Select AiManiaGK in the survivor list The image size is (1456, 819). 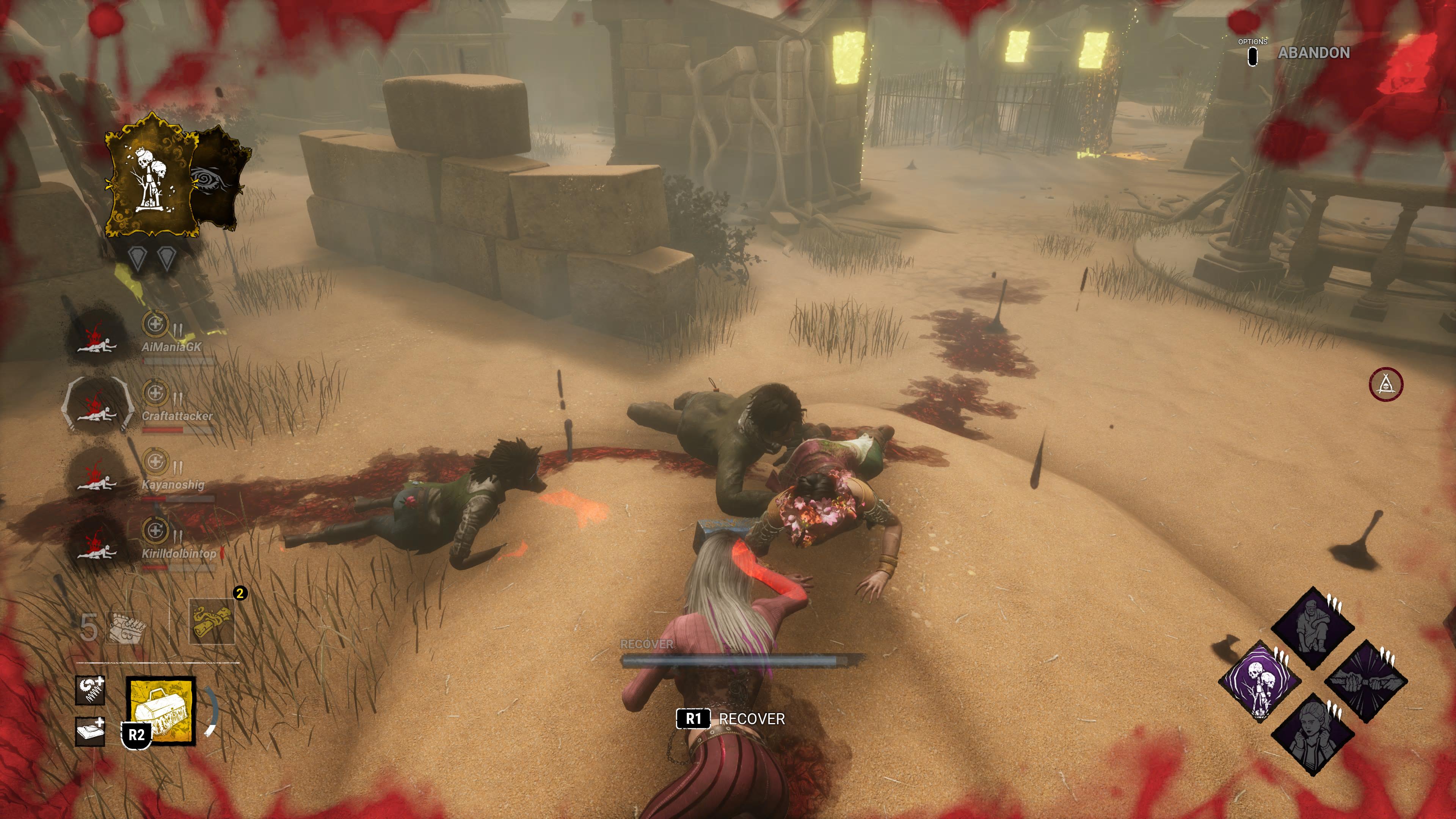pos(171,347)
